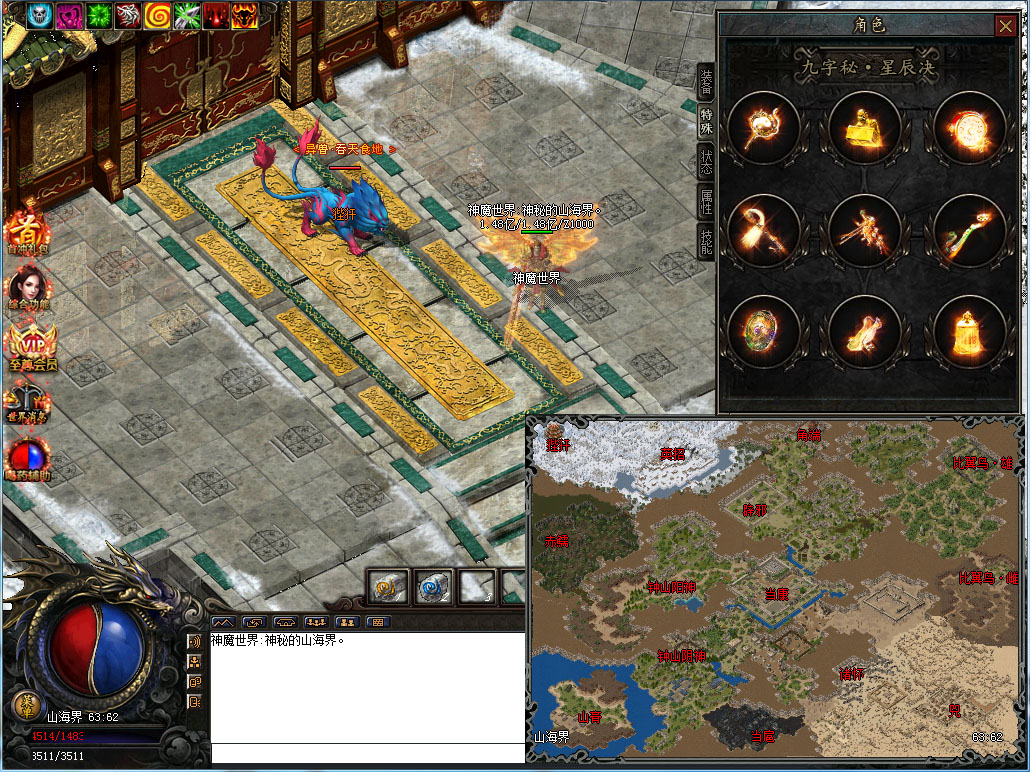The width and height of the screenshot is (1030, 772).
Task: Click the round 菜单 menu button
Action: coord(25,704)
